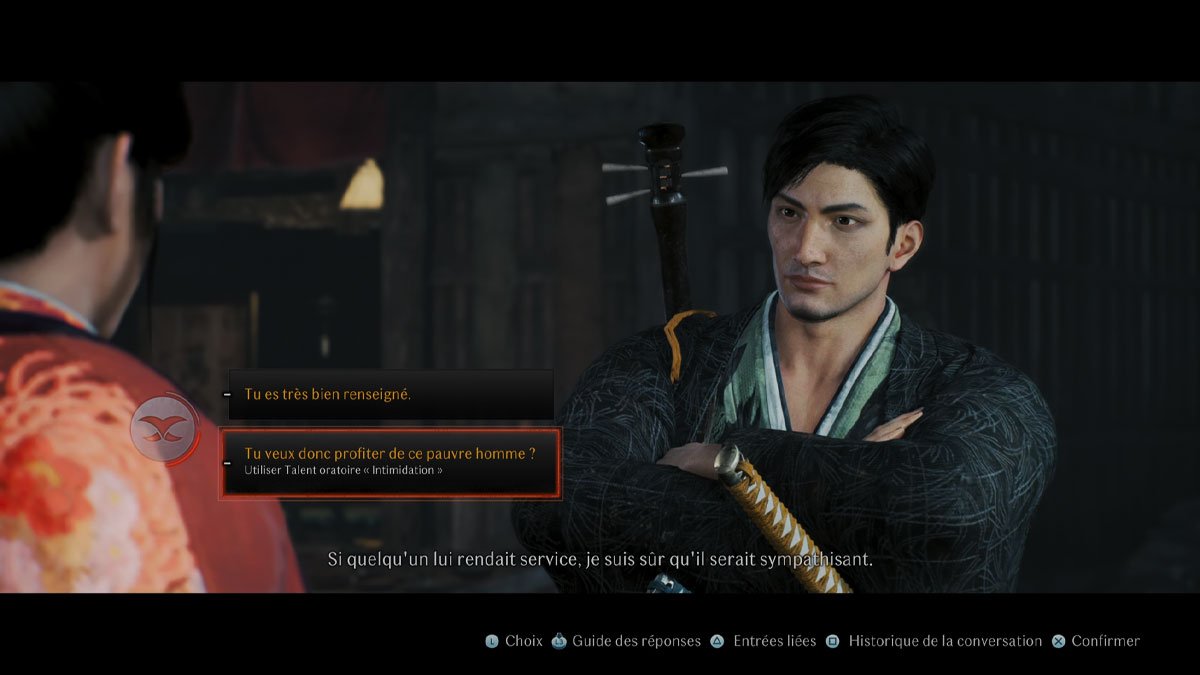
Task: Choose the reply "Tu es très bien renseigné."
Action: [390, 395]
